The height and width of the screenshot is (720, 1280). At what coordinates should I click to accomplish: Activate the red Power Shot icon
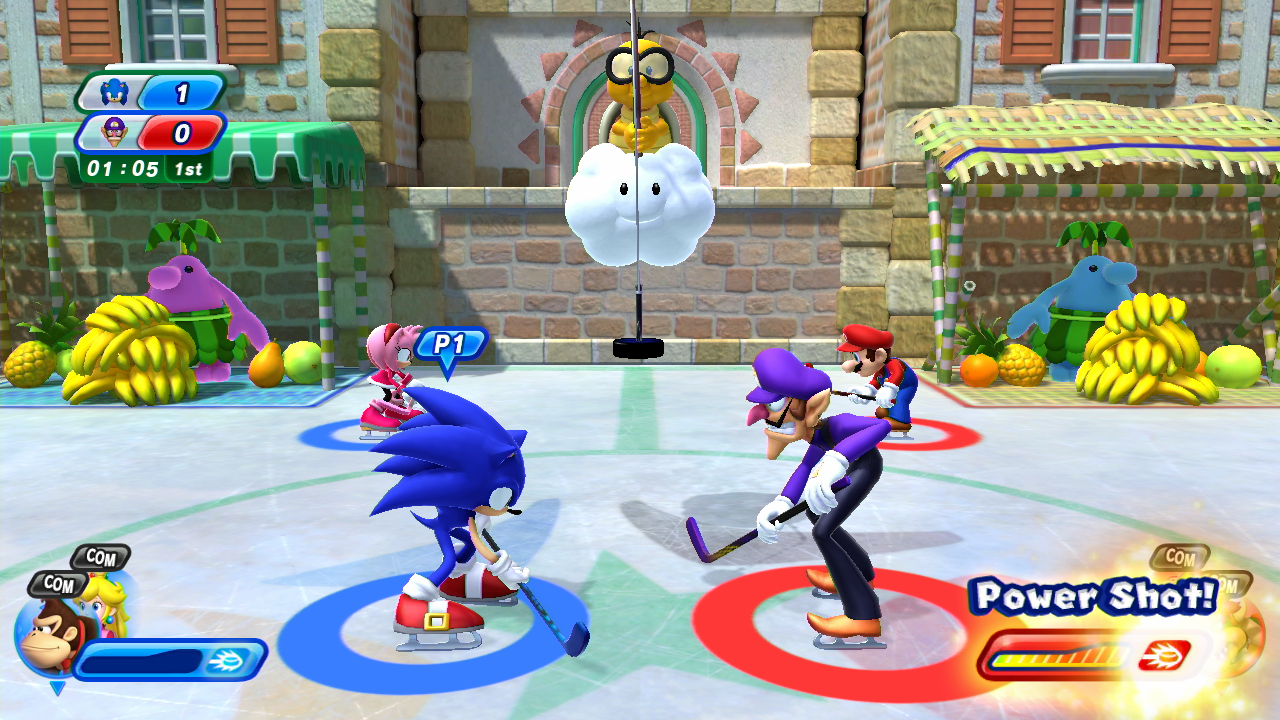click(x=1164, y=656)
